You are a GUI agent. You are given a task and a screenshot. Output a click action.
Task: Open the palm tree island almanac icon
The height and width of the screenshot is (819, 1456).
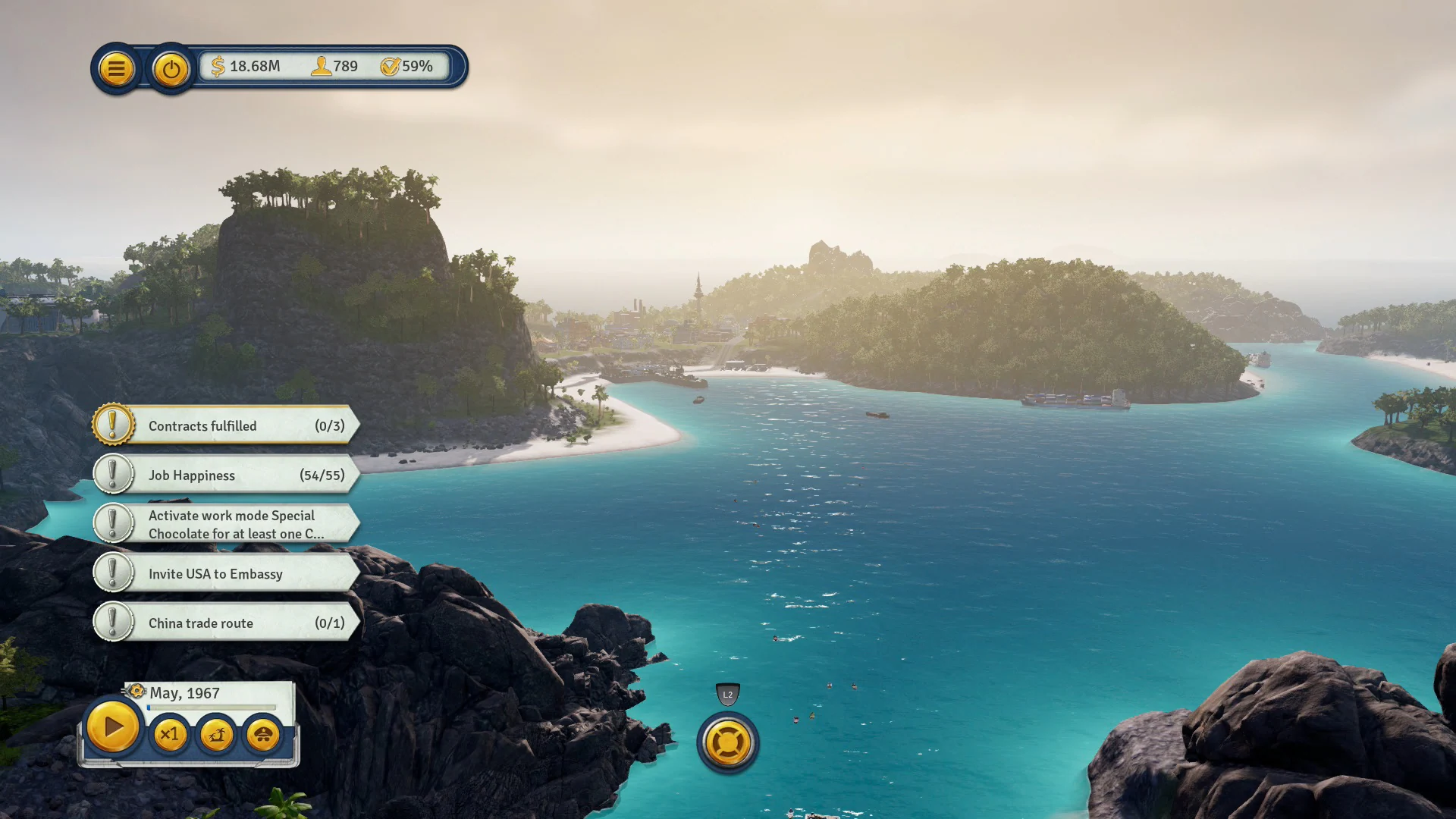(x=216, y=734)
